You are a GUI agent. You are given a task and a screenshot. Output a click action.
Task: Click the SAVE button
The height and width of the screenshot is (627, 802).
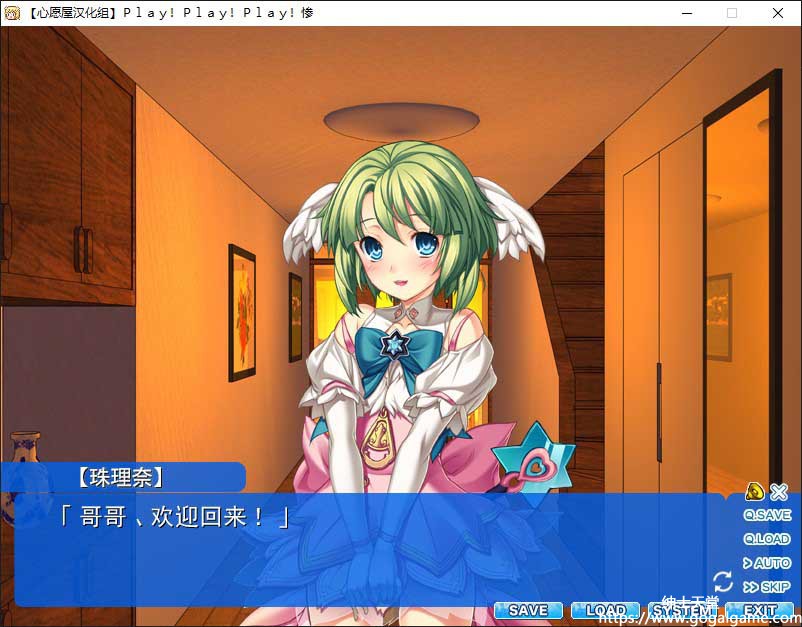[527, 610]
